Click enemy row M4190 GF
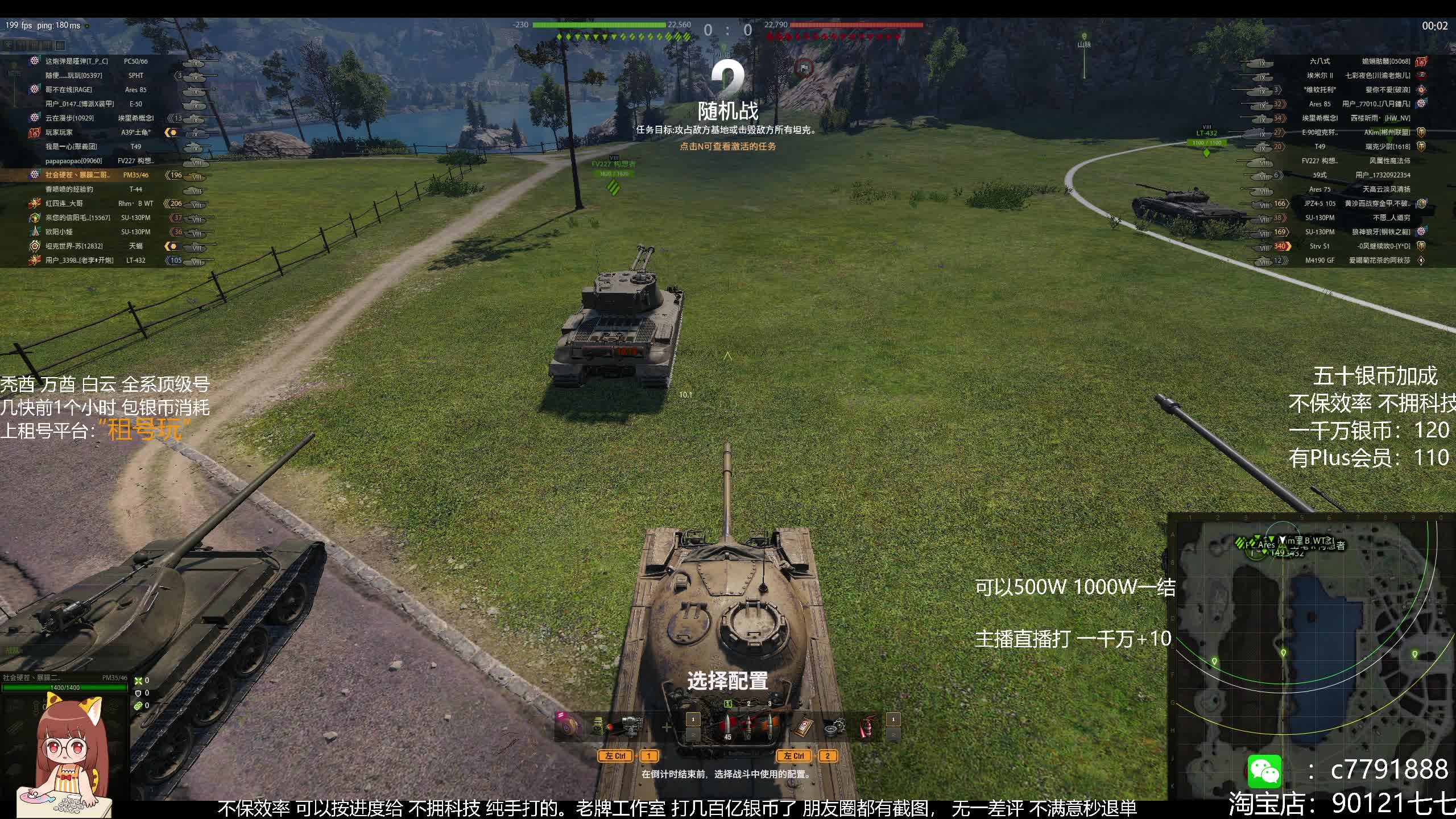Image resolution: width=1456 pixels, height=819 pixels. [1354, 260]
